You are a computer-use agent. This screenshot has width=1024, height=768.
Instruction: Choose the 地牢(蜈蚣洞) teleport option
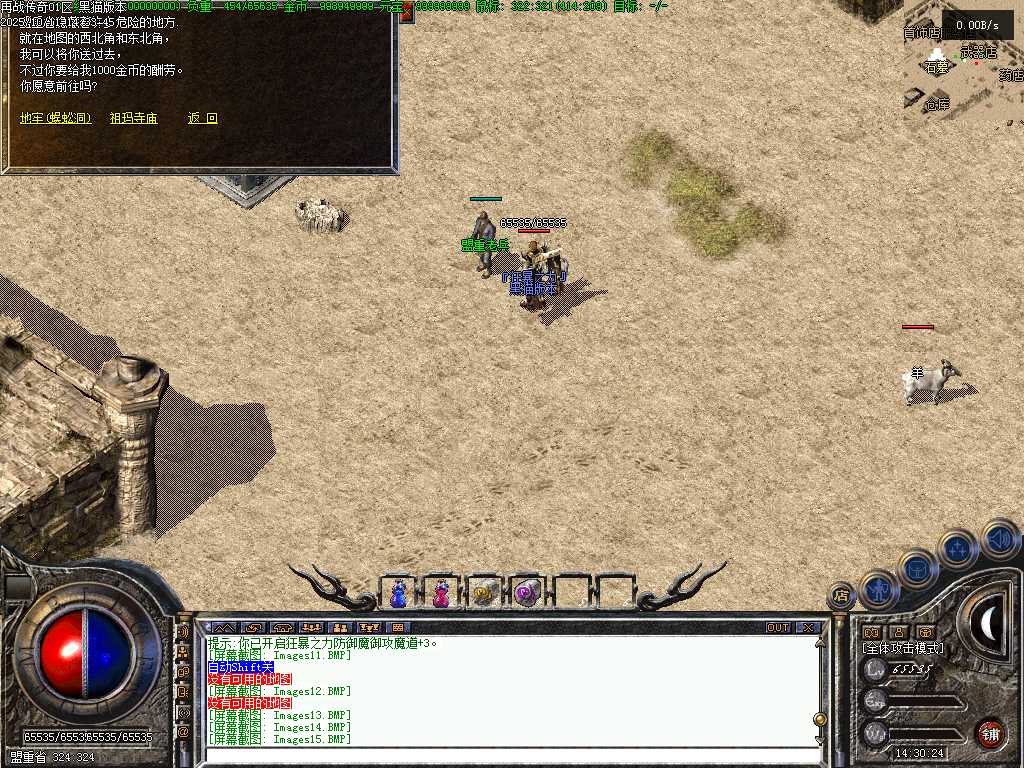(x=56, y=118)
